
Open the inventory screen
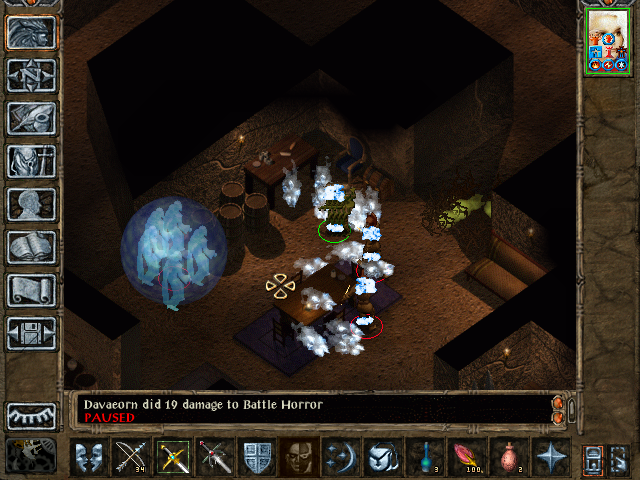pos(31,161)
